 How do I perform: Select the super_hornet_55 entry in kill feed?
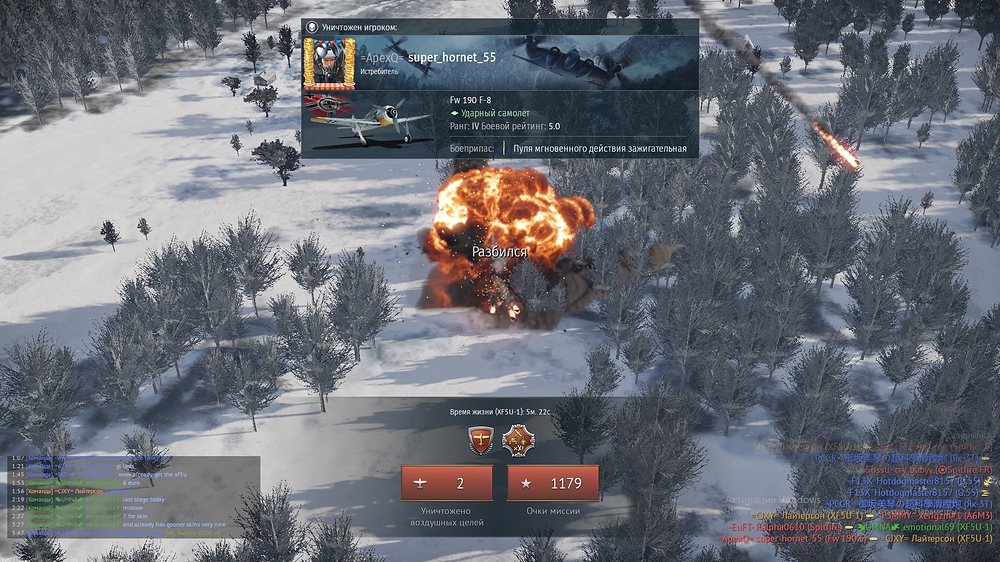(793, 538)
